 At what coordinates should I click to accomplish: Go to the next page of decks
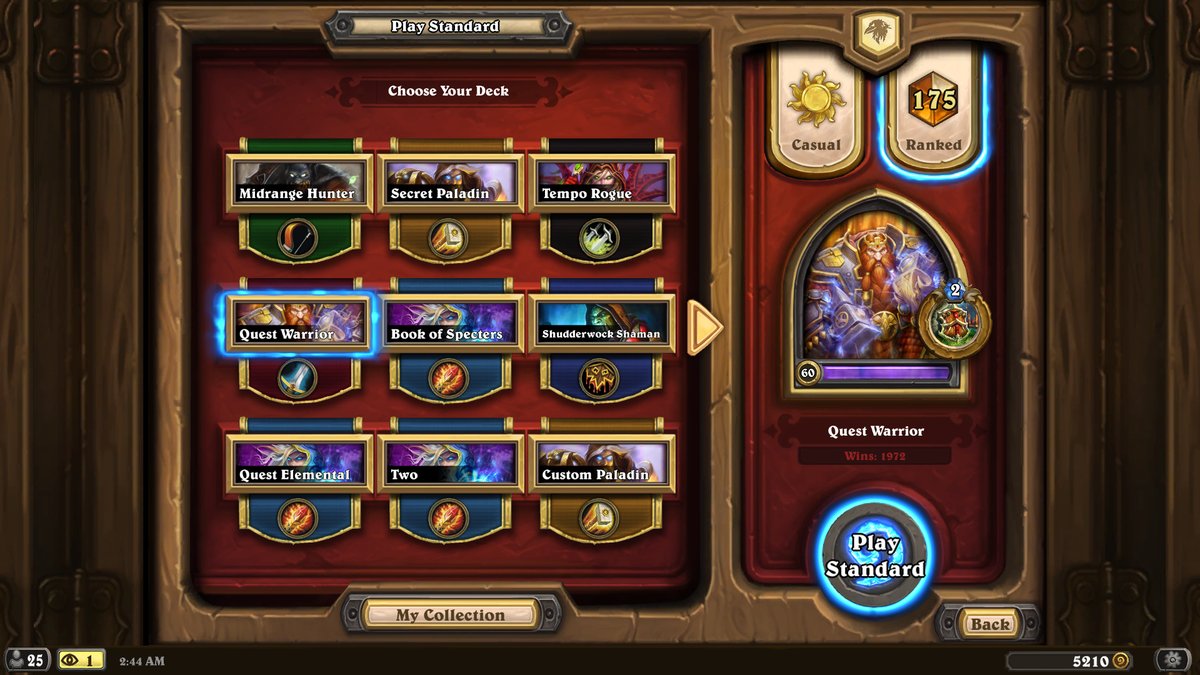704,327
